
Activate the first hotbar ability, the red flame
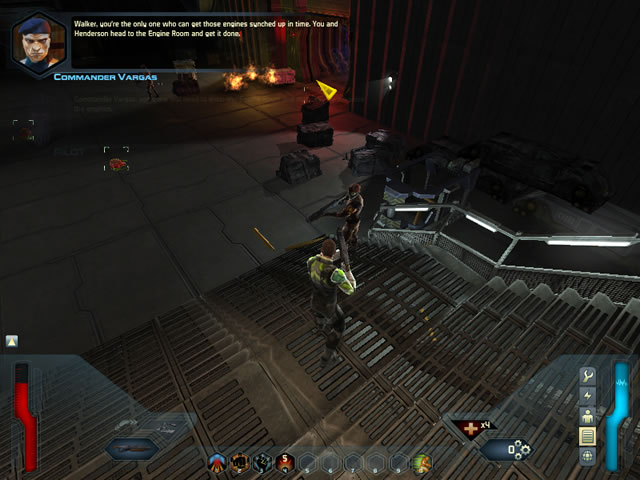pyautogui.click(x=217, y=463)
